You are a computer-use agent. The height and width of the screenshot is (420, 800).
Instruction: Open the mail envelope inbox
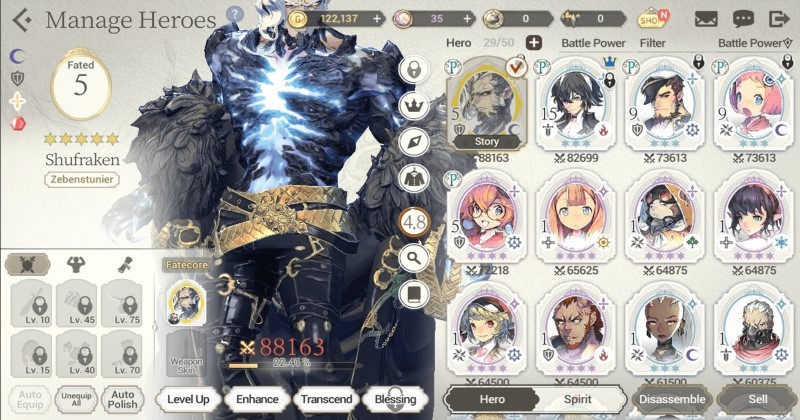(706, 18)
